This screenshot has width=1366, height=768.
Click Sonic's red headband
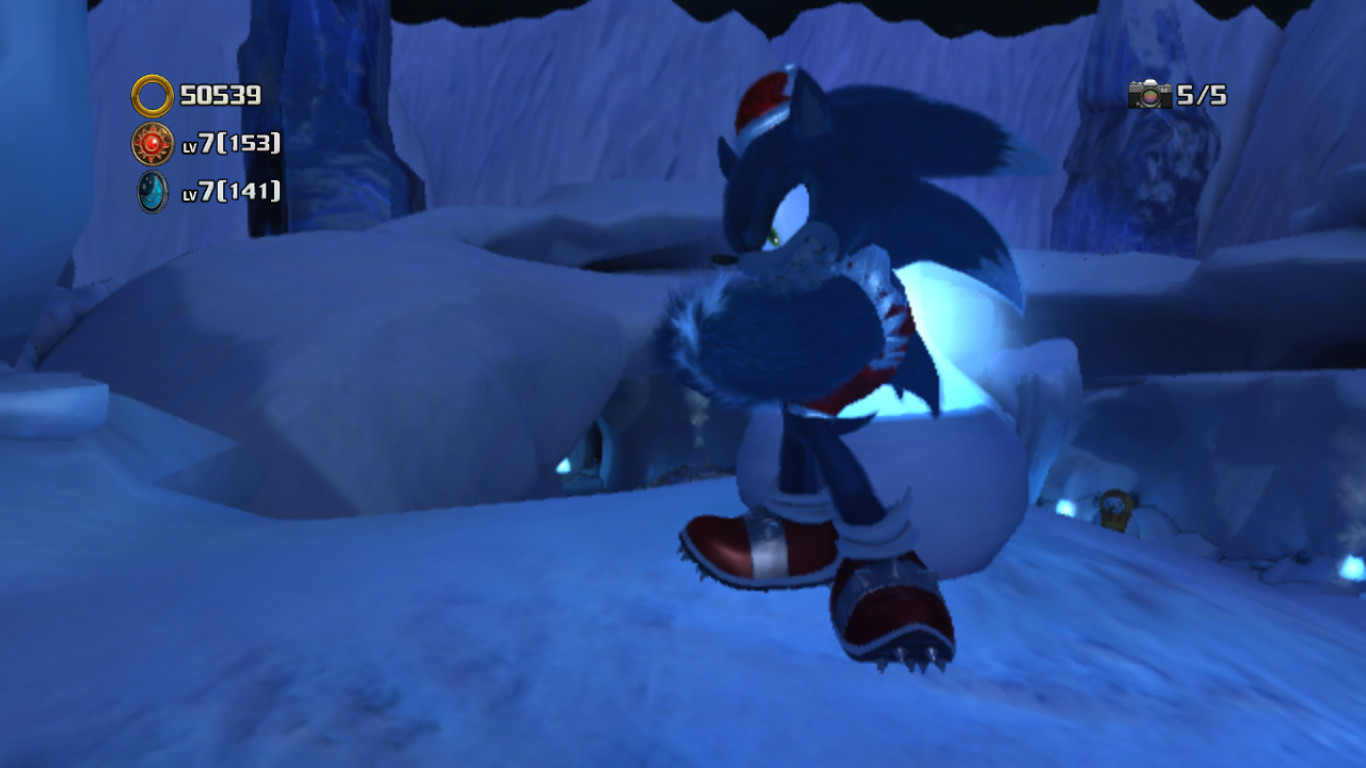765,100
